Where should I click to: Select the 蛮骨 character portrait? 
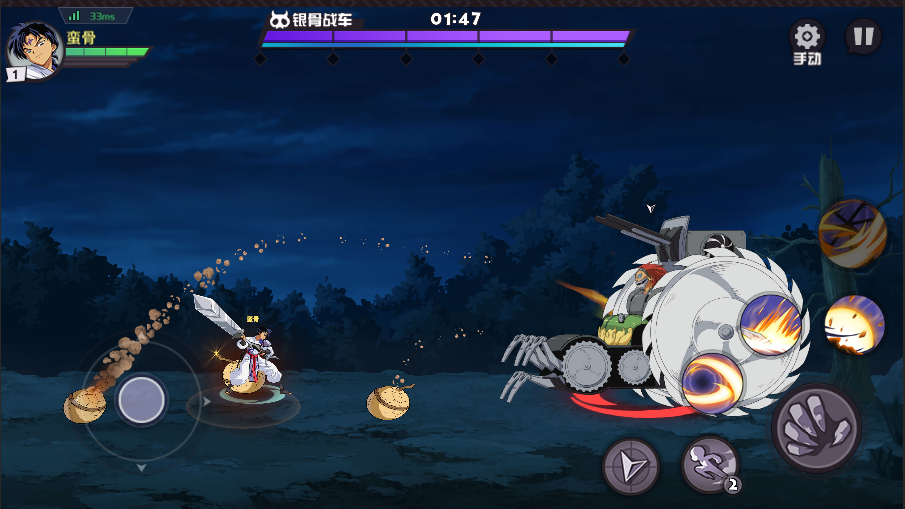click(34, 50)
